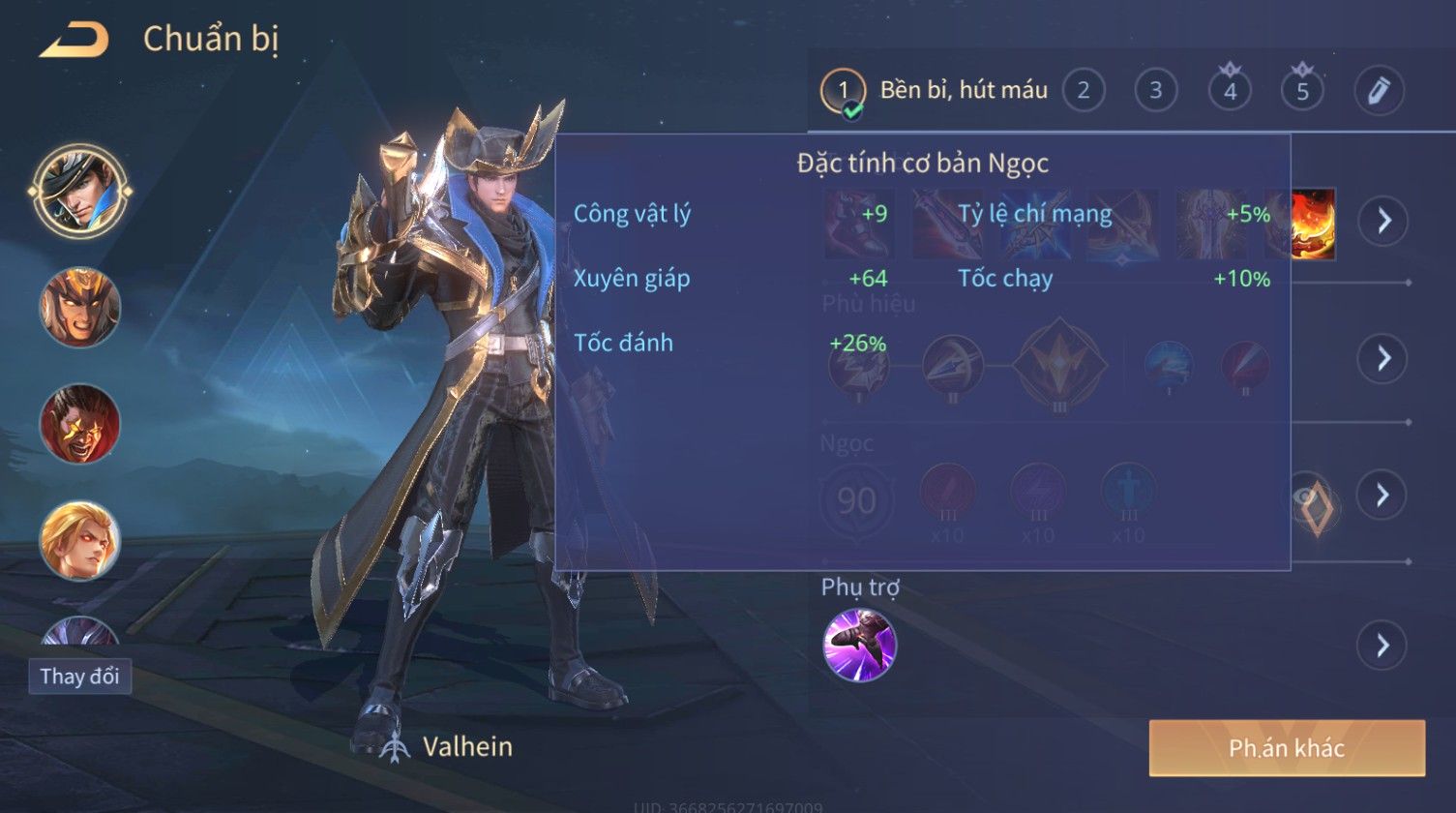Switch to preset 3
Viewport: 1456px width, 813px height.
(1155, 91)
